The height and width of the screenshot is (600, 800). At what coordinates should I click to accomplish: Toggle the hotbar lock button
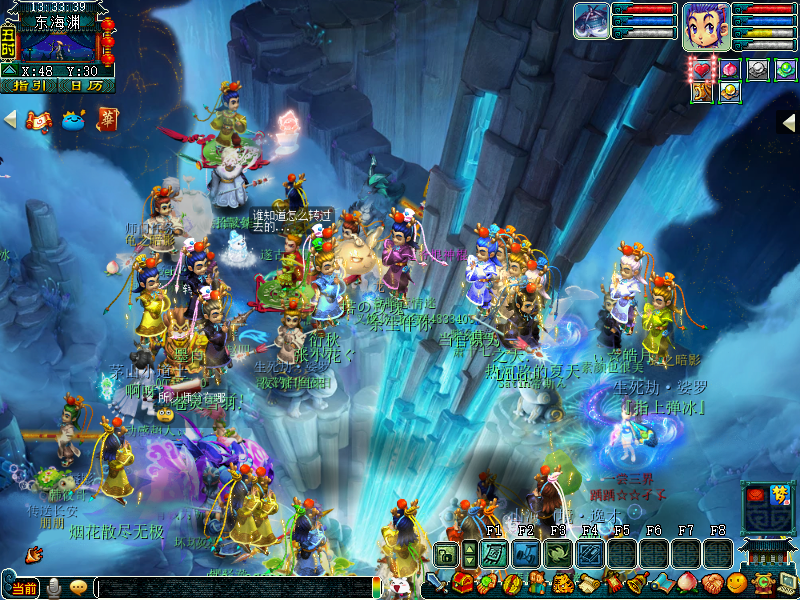(x=445, y=553)
